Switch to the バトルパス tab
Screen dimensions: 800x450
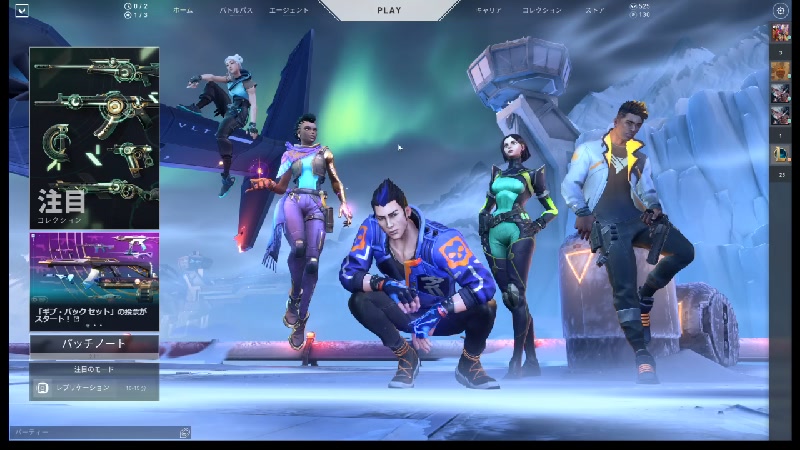click(x=236, y=11)
